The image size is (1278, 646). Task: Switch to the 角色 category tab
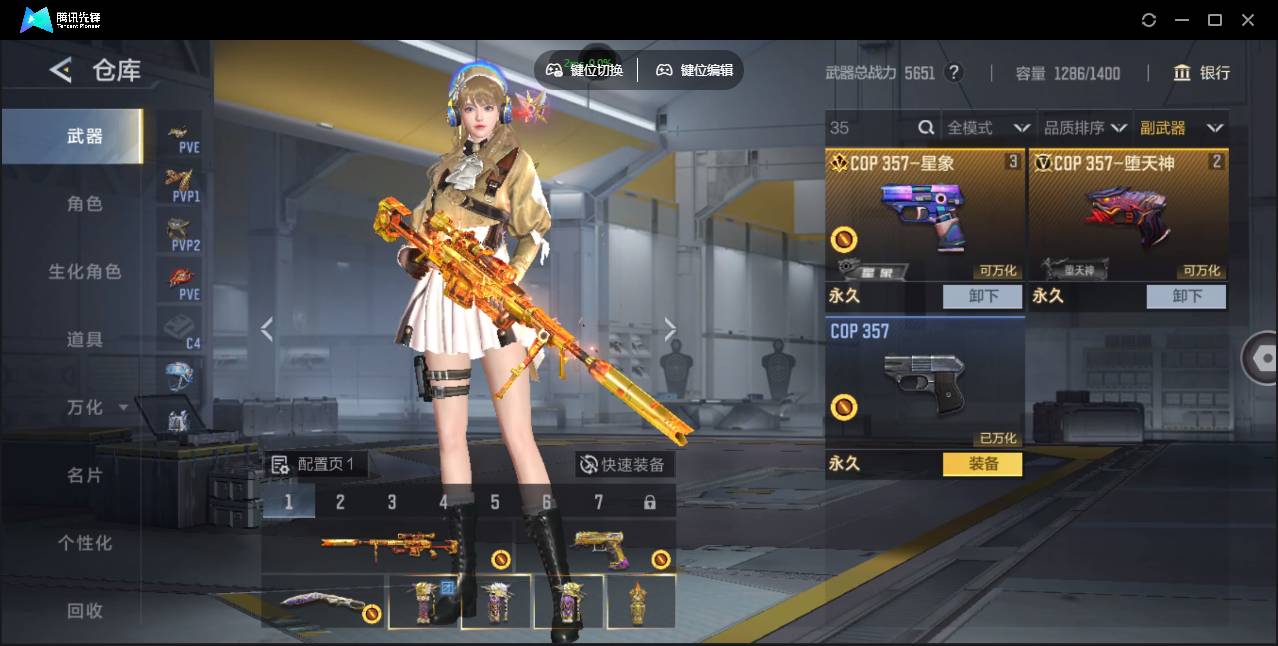tap(85, 204)
